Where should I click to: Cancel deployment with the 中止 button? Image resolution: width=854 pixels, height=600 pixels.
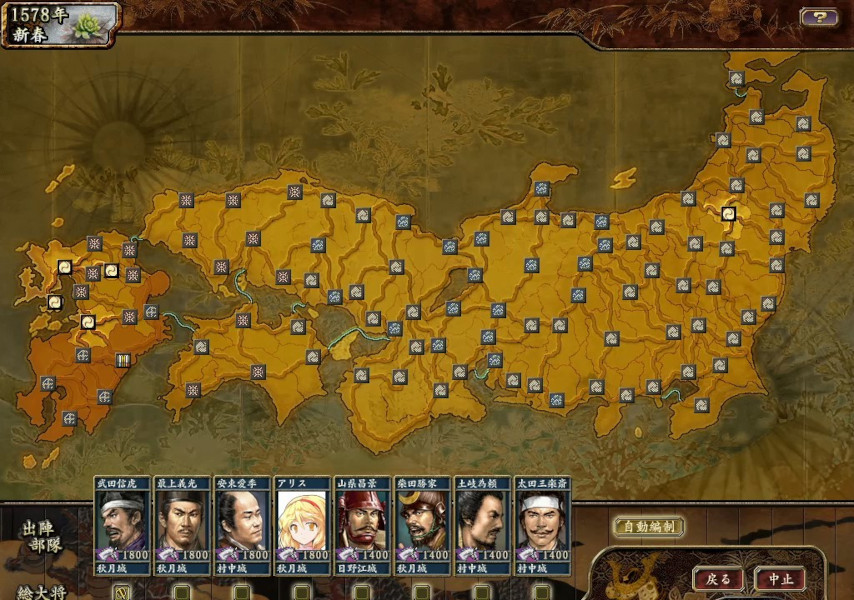779,579
